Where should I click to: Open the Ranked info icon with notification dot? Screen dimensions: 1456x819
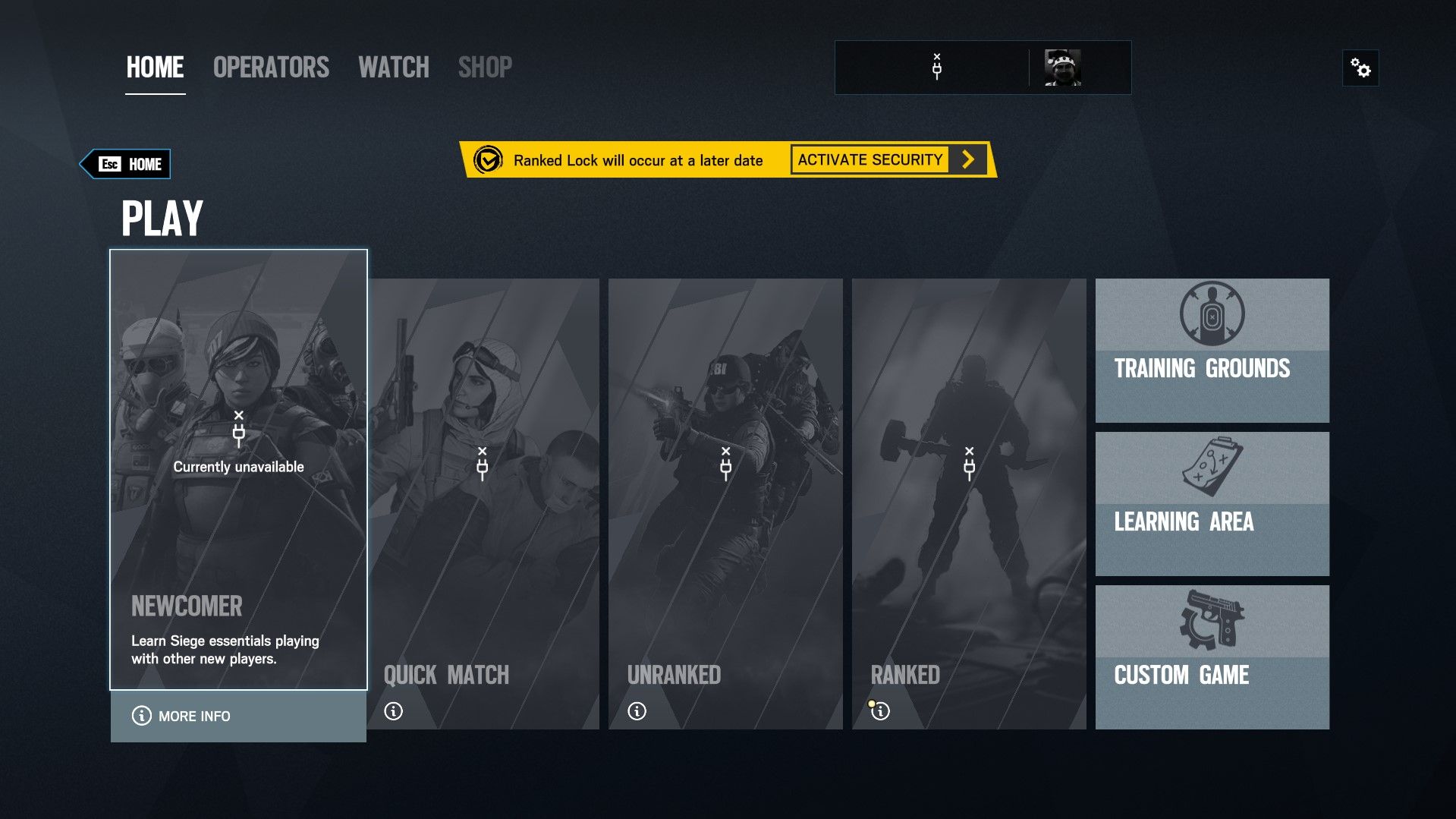coord(880,711)
